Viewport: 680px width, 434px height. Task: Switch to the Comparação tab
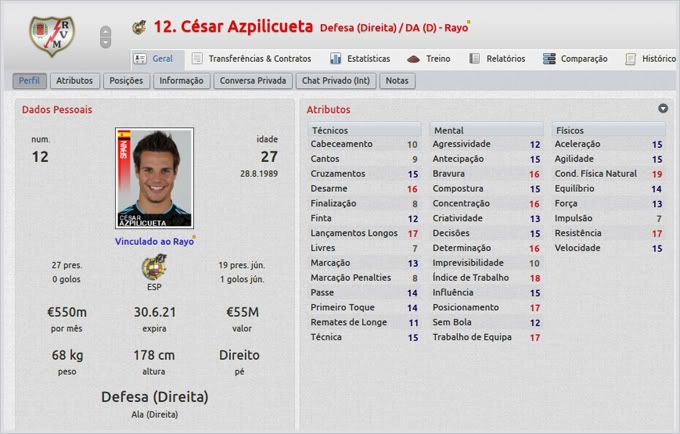click(x=575, y=59)
